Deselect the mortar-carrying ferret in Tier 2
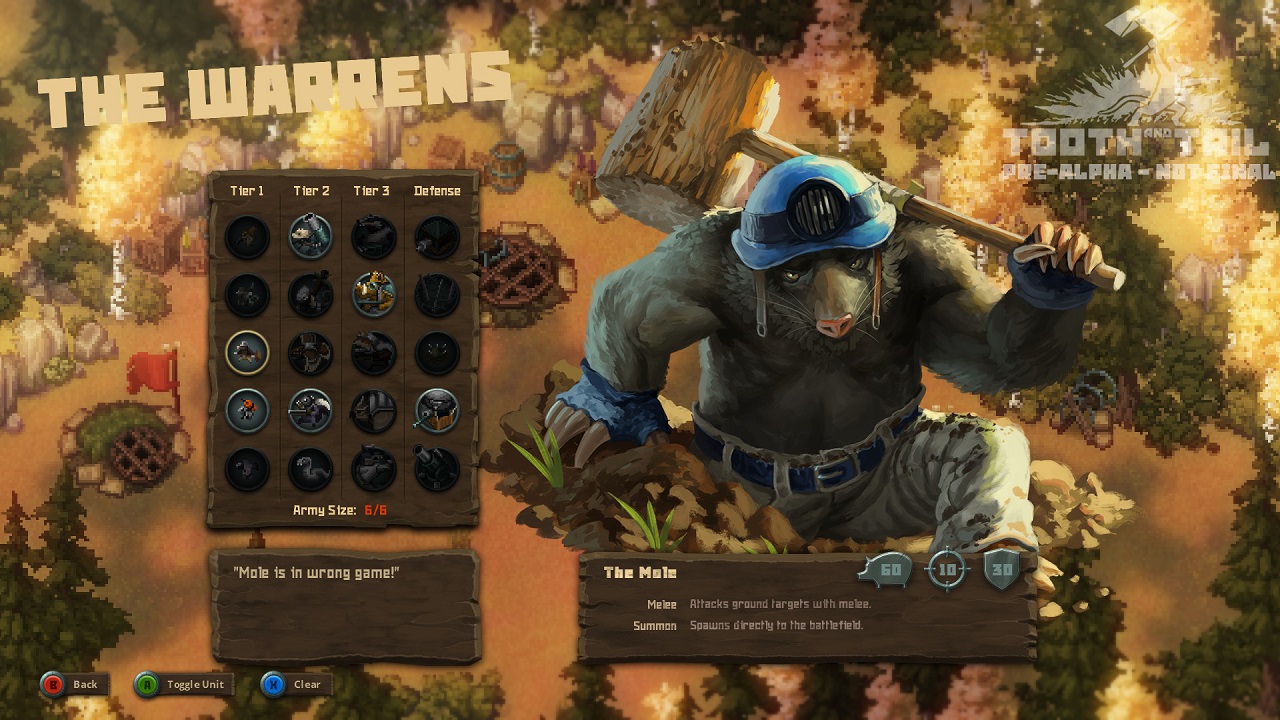 click(x=310, y=237)
